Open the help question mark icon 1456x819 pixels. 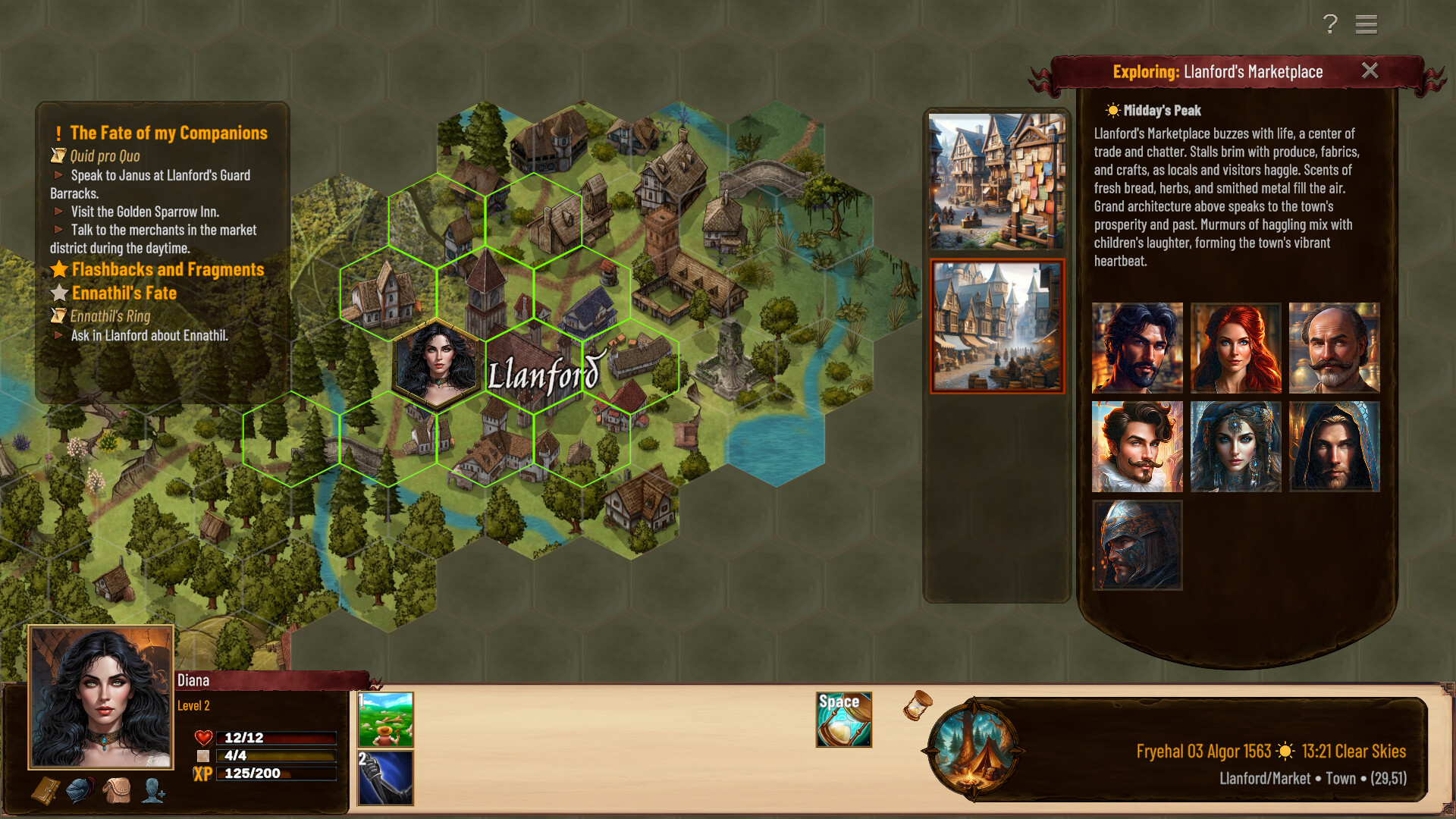tap(1329, 25)
